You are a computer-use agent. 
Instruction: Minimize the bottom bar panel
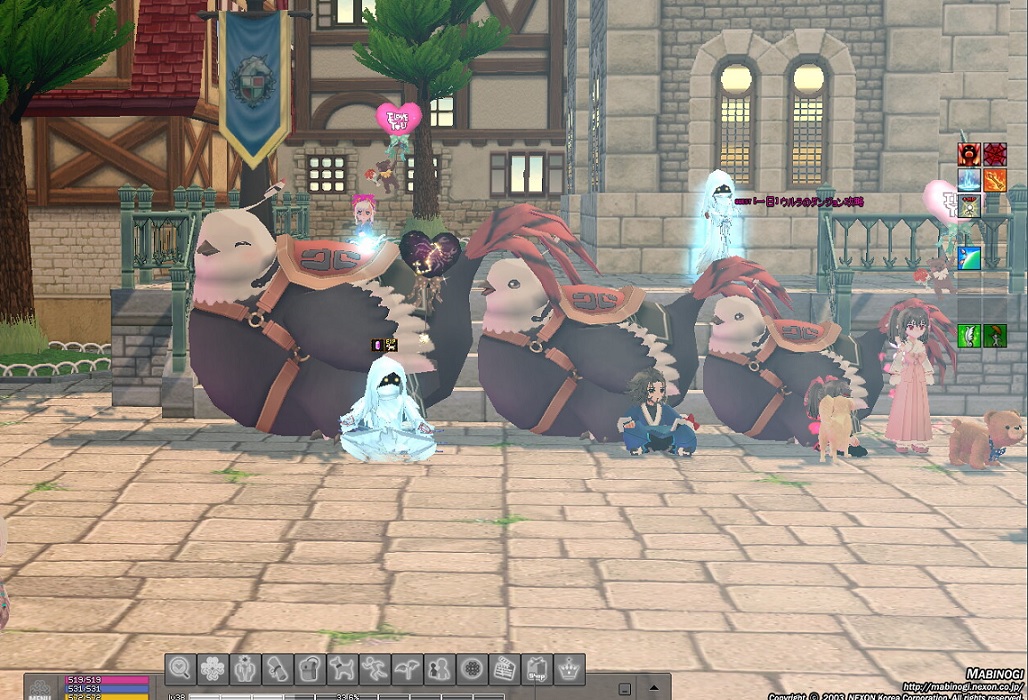click(624, 688)
